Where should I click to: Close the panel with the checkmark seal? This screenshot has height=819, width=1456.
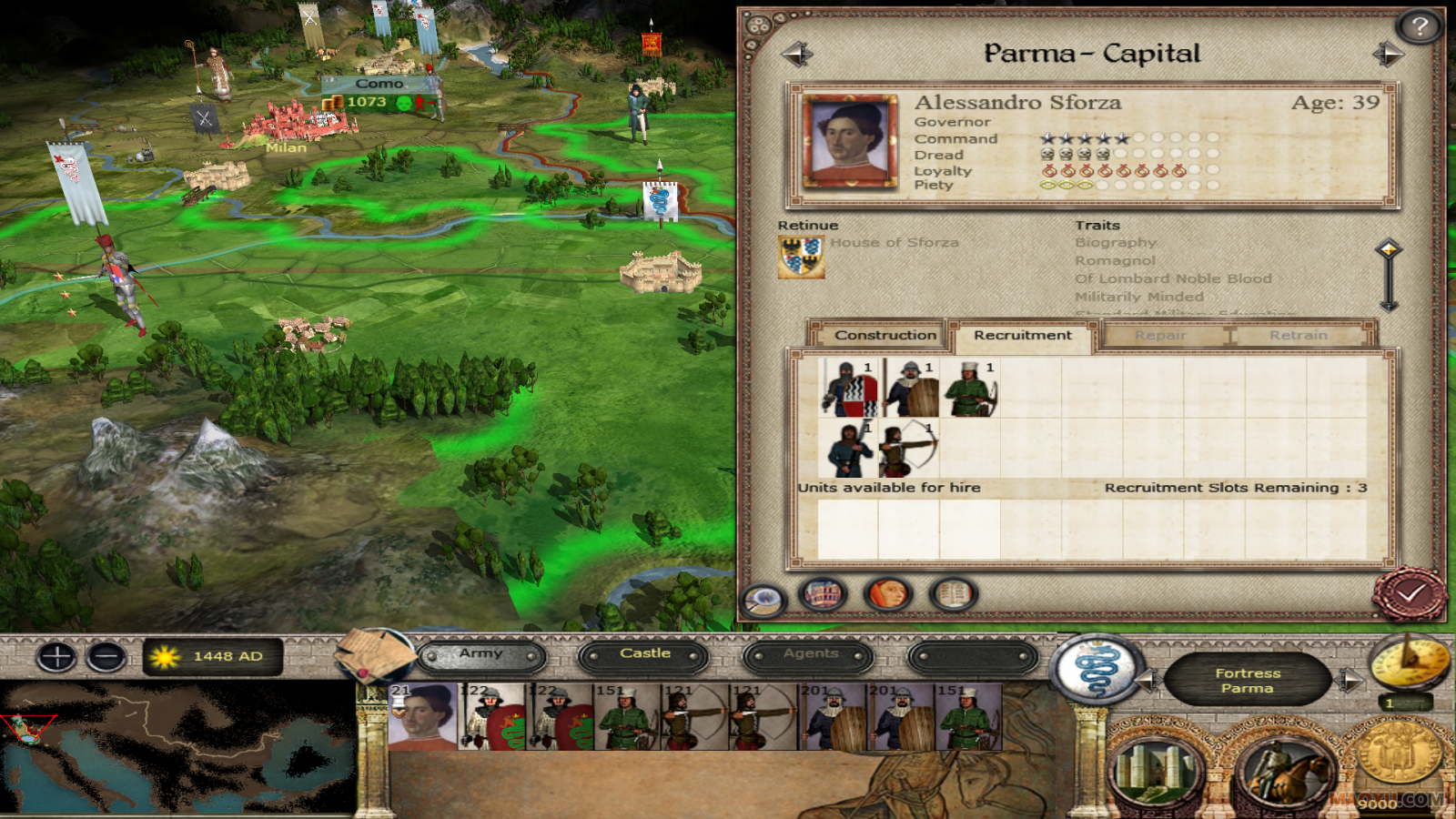pyautogui.click(x=1409, y=594)
